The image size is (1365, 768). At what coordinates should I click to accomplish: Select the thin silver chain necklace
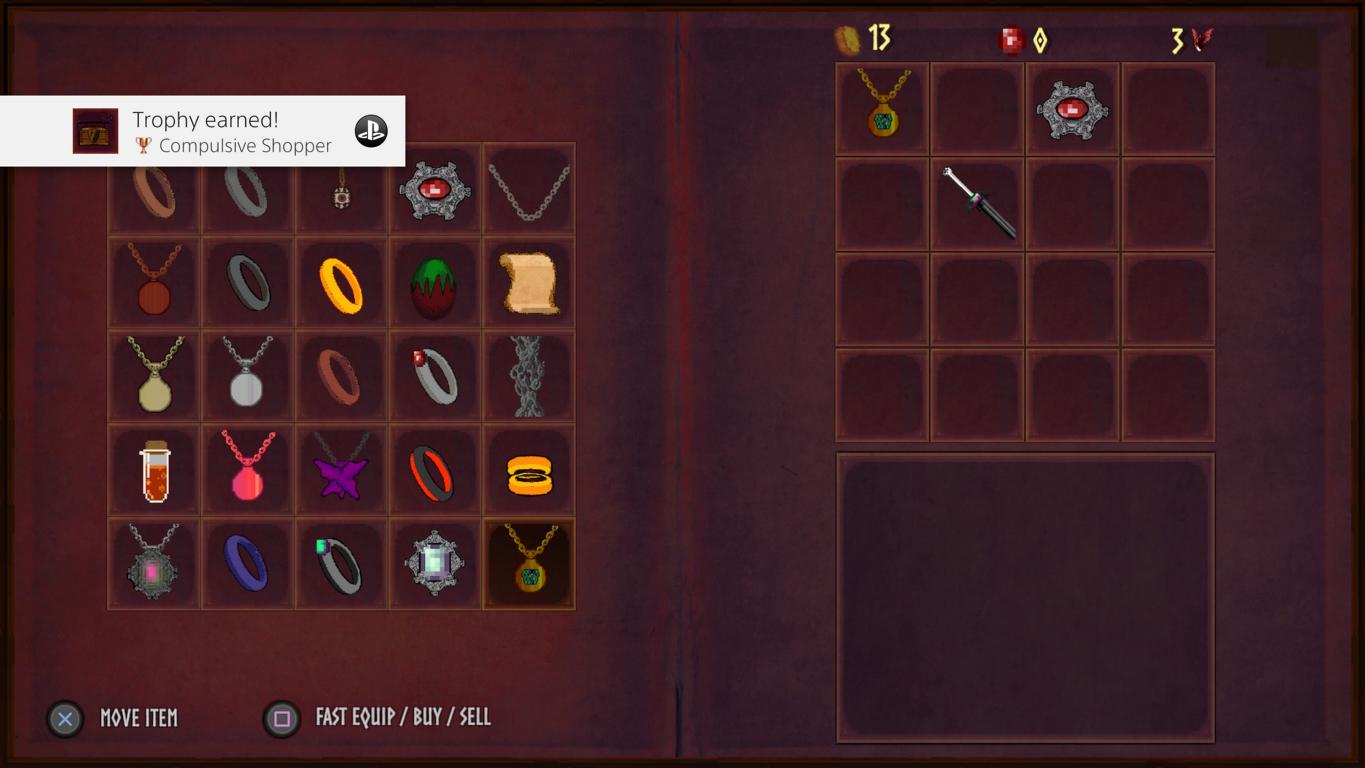click(x=529, y=191)
